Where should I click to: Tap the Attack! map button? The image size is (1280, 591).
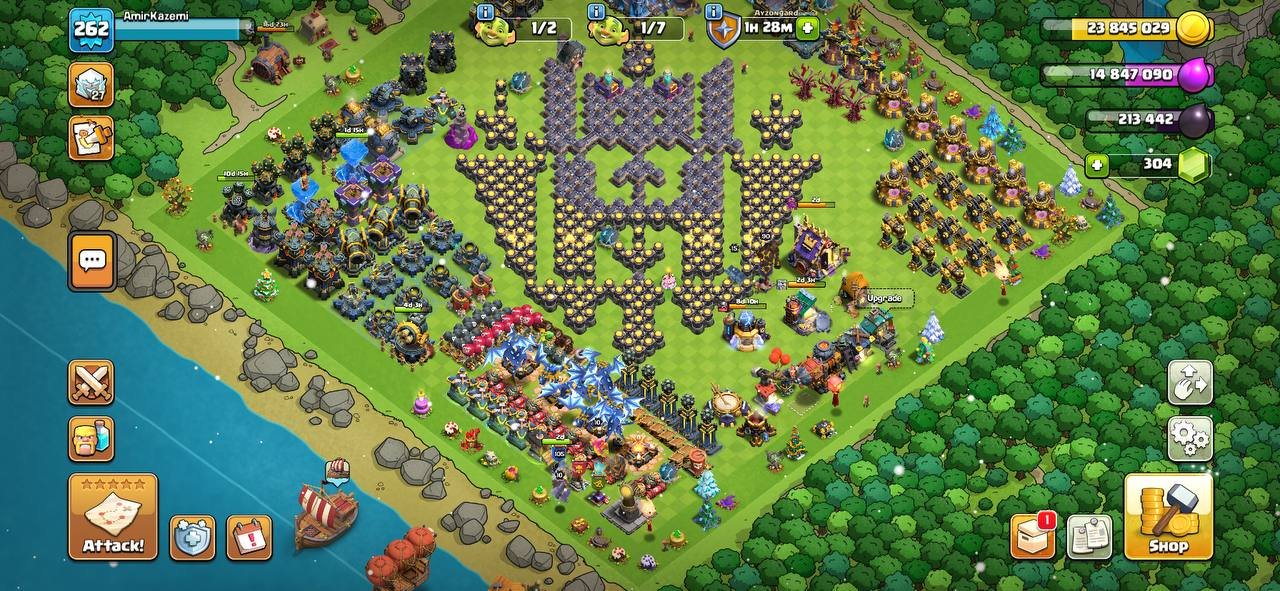click(x=113, y=516)
